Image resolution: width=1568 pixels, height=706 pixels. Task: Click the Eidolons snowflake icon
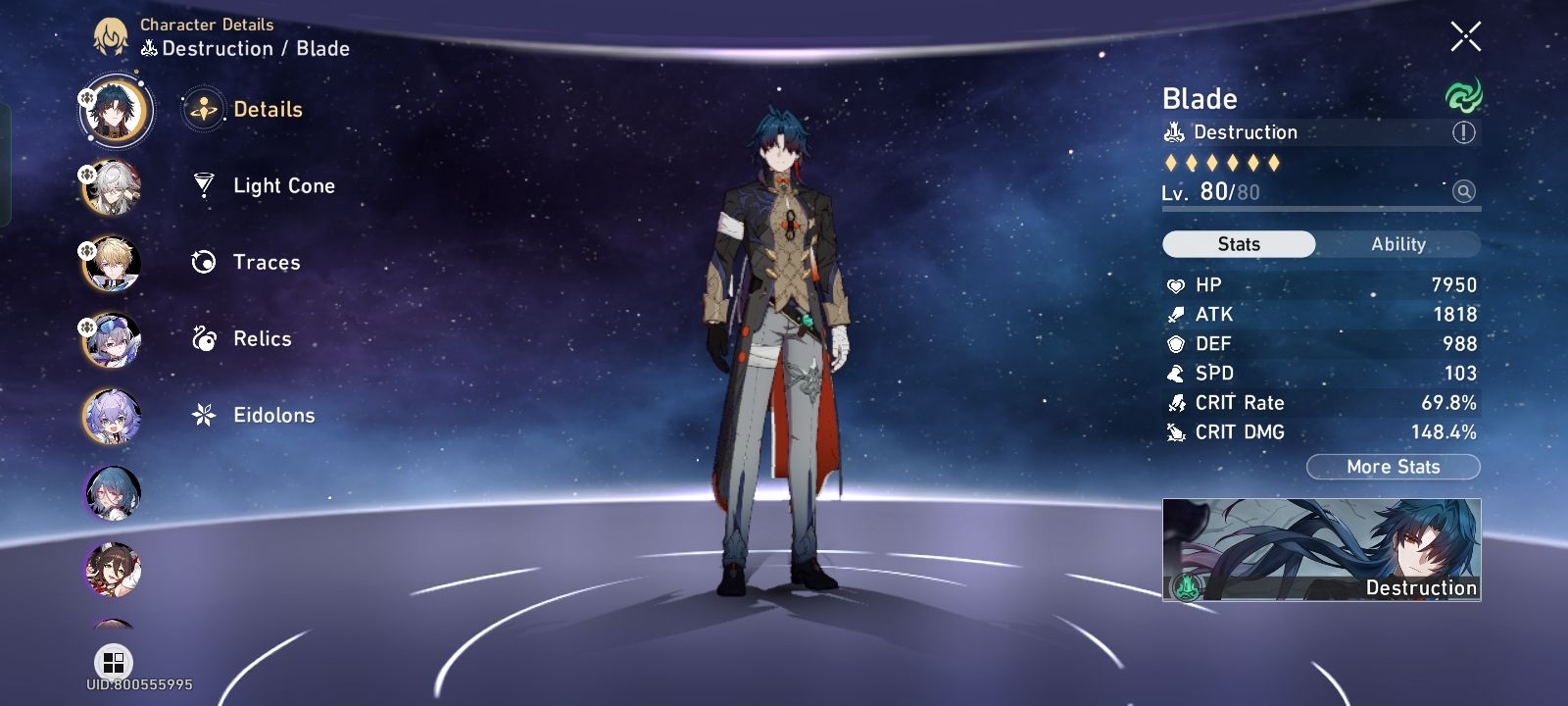tap(204, 415)
